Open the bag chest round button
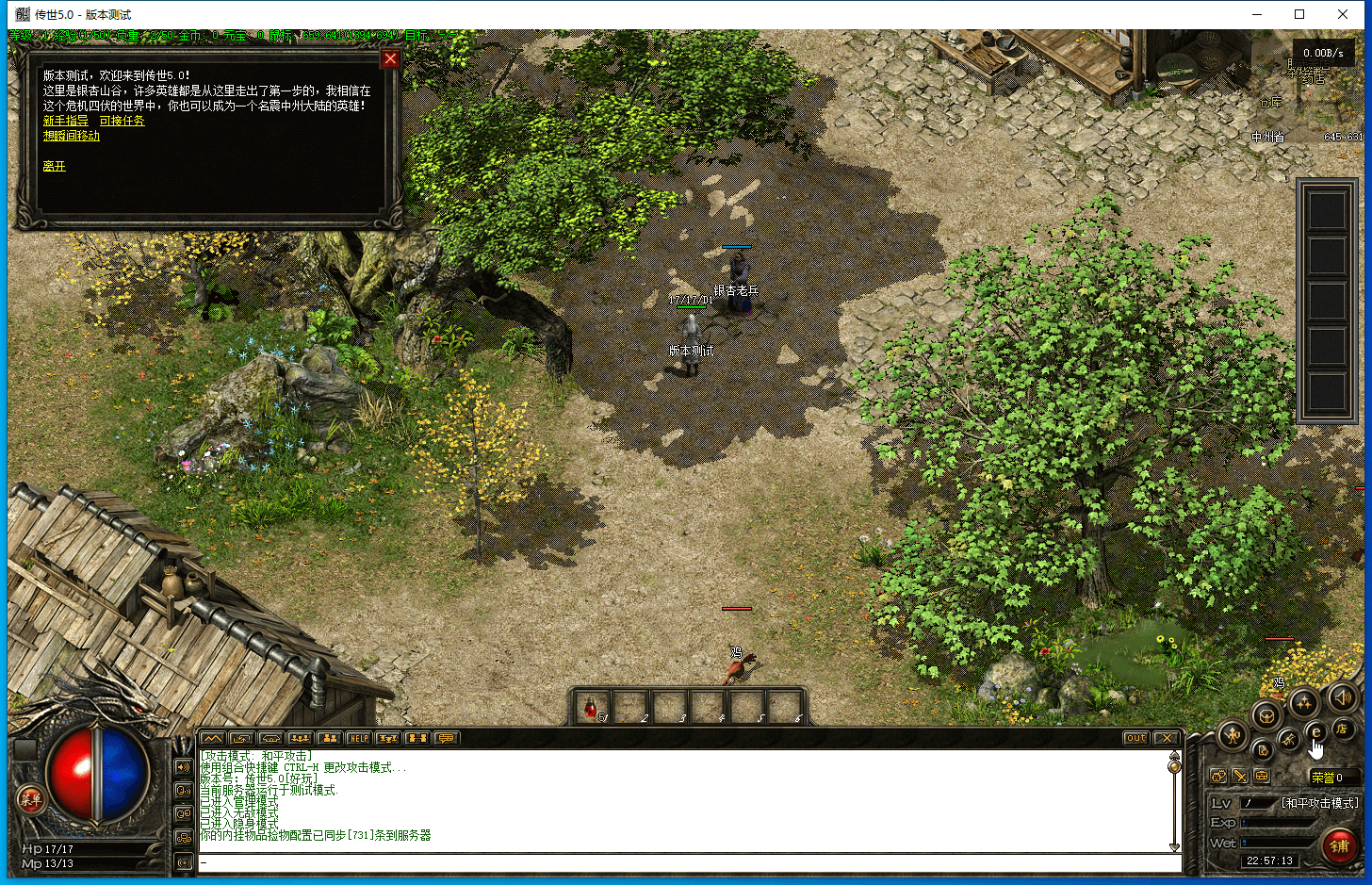1372x885 pixels. pyautogui.click(x=1266, y=716)
